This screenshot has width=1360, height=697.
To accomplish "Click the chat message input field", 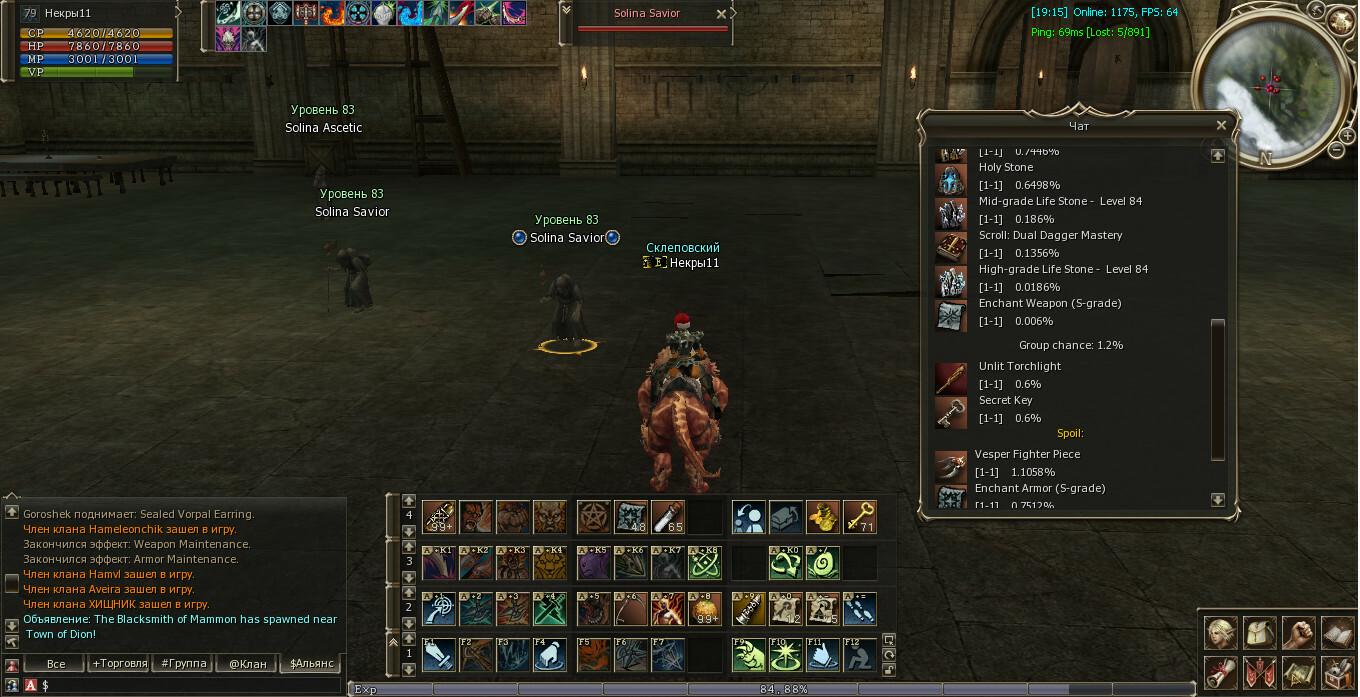I will pyautogui.click(x=190, y=685).
